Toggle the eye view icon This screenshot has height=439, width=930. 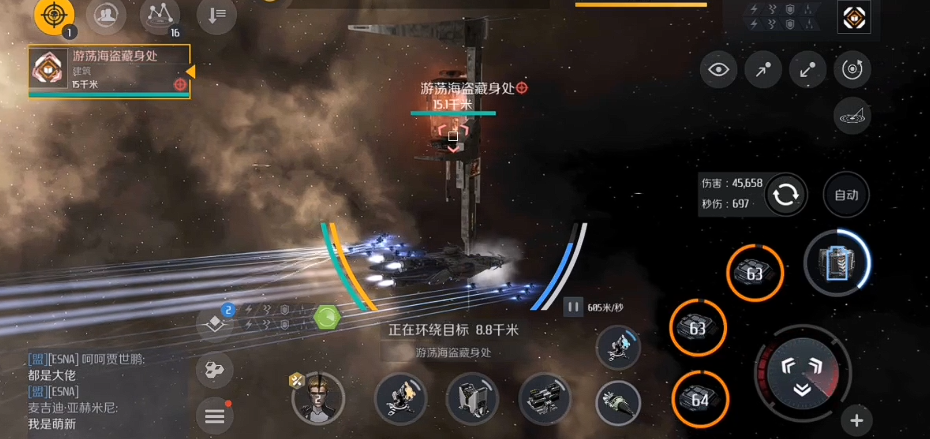click(x=718, y=69)
